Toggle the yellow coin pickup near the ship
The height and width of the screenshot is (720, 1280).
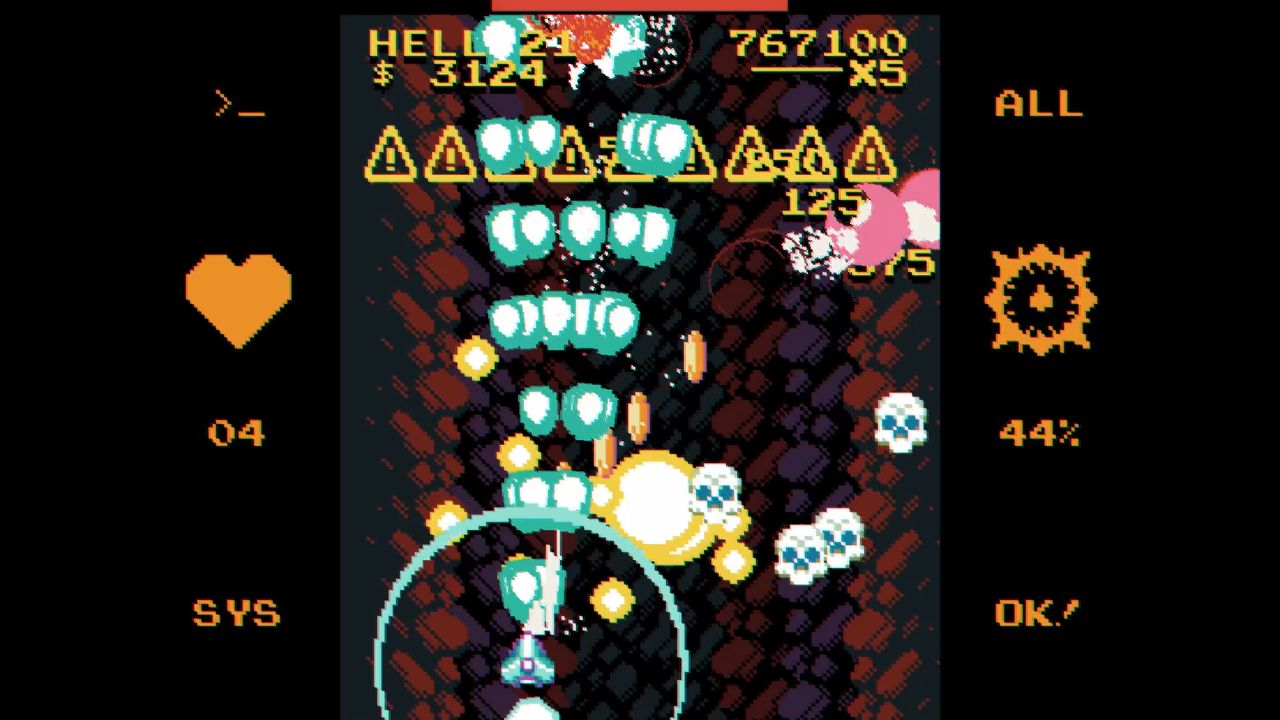click(x=610, y=600)
